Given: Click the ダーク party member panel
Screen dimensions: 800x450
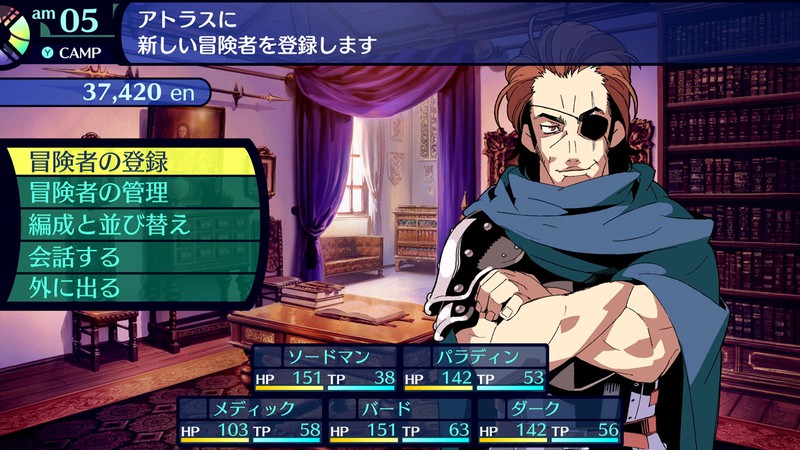Looking at the screenshot, I should coord(549,420).
